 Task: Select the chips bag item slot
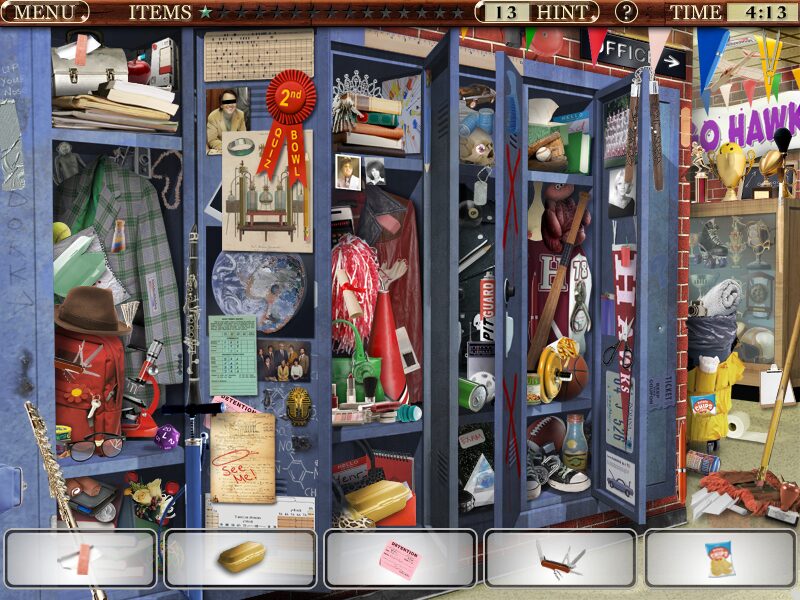click(x=720, y=558)
